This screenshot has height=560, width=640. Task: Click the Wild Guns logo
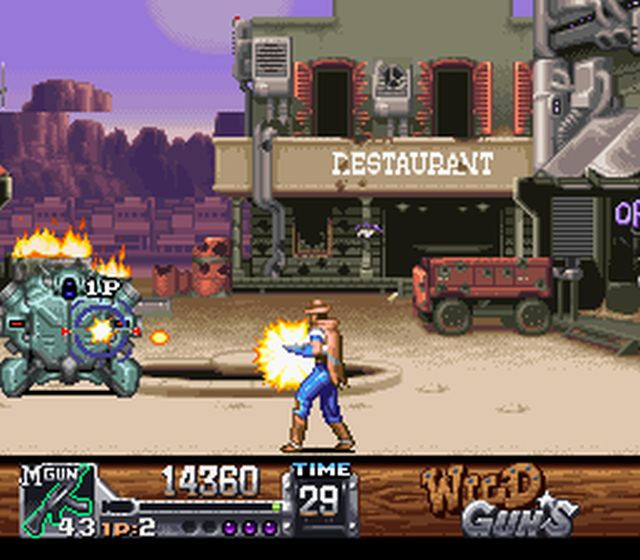[x=500, y=500]
